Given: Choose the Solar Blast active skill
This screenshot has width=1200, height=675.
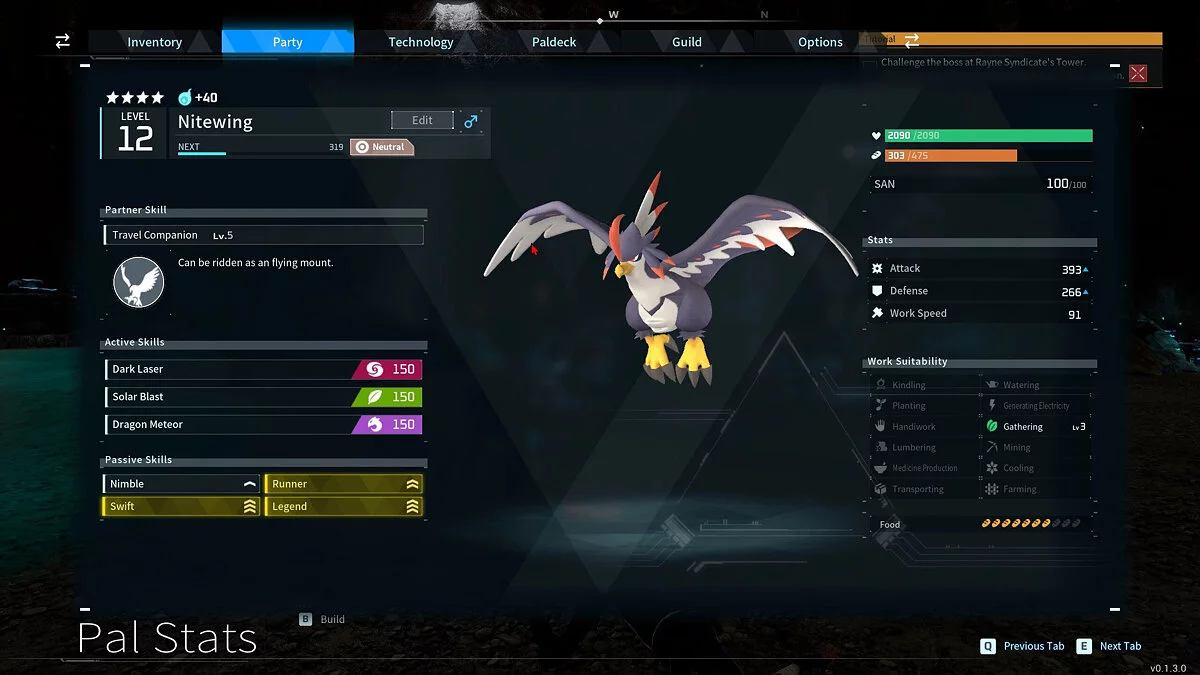Looking at the screenshot, I should (x=263, y=397).
